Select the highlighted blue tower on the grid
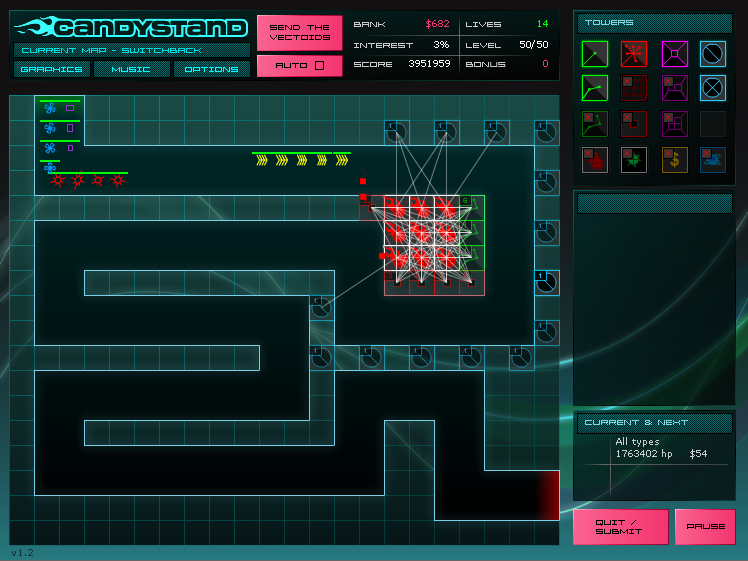The image size is (748, 561). [546, 282]
